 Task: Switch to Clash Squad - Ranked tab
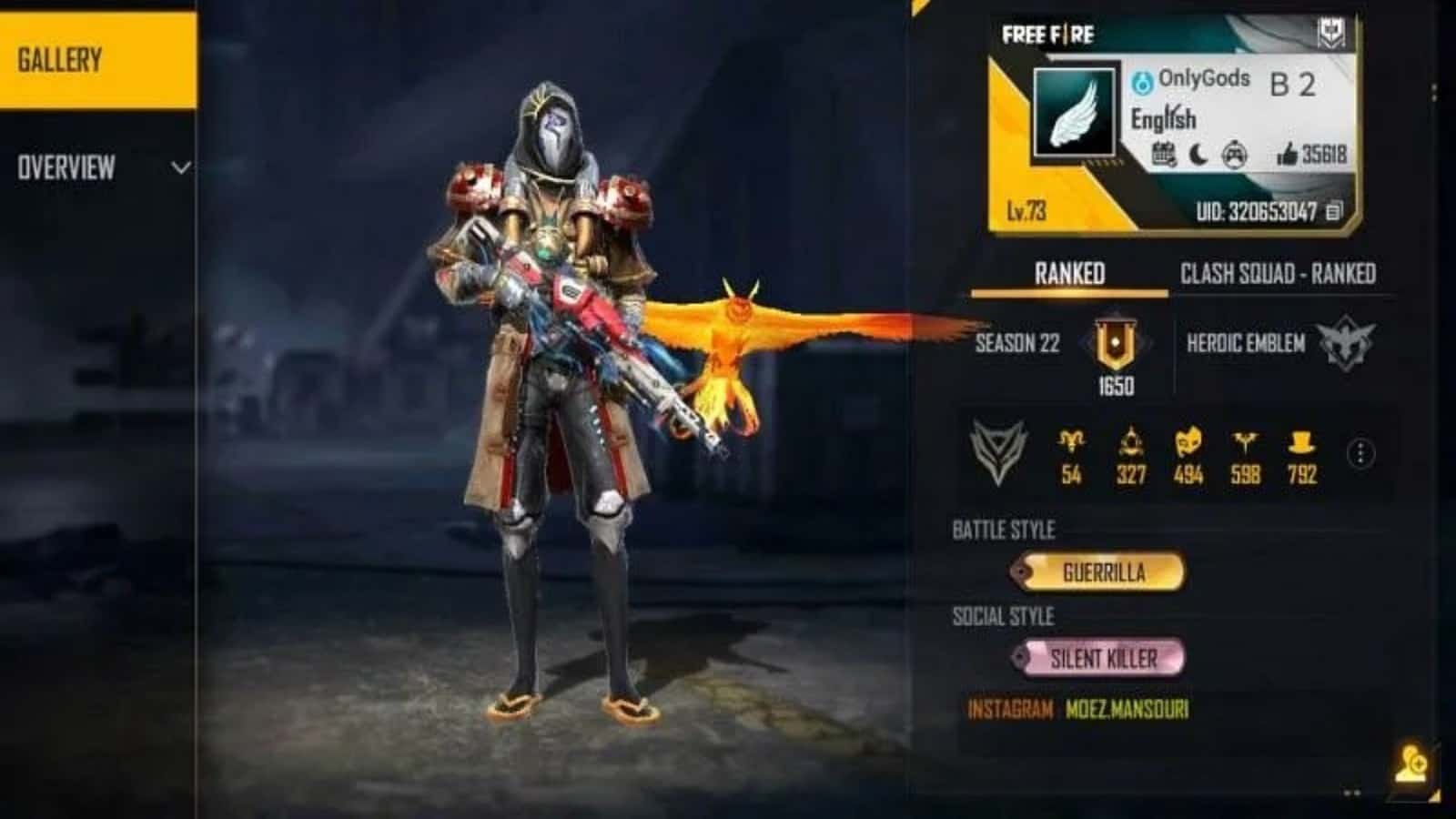pyautogui.click(x=1277, y=274)
